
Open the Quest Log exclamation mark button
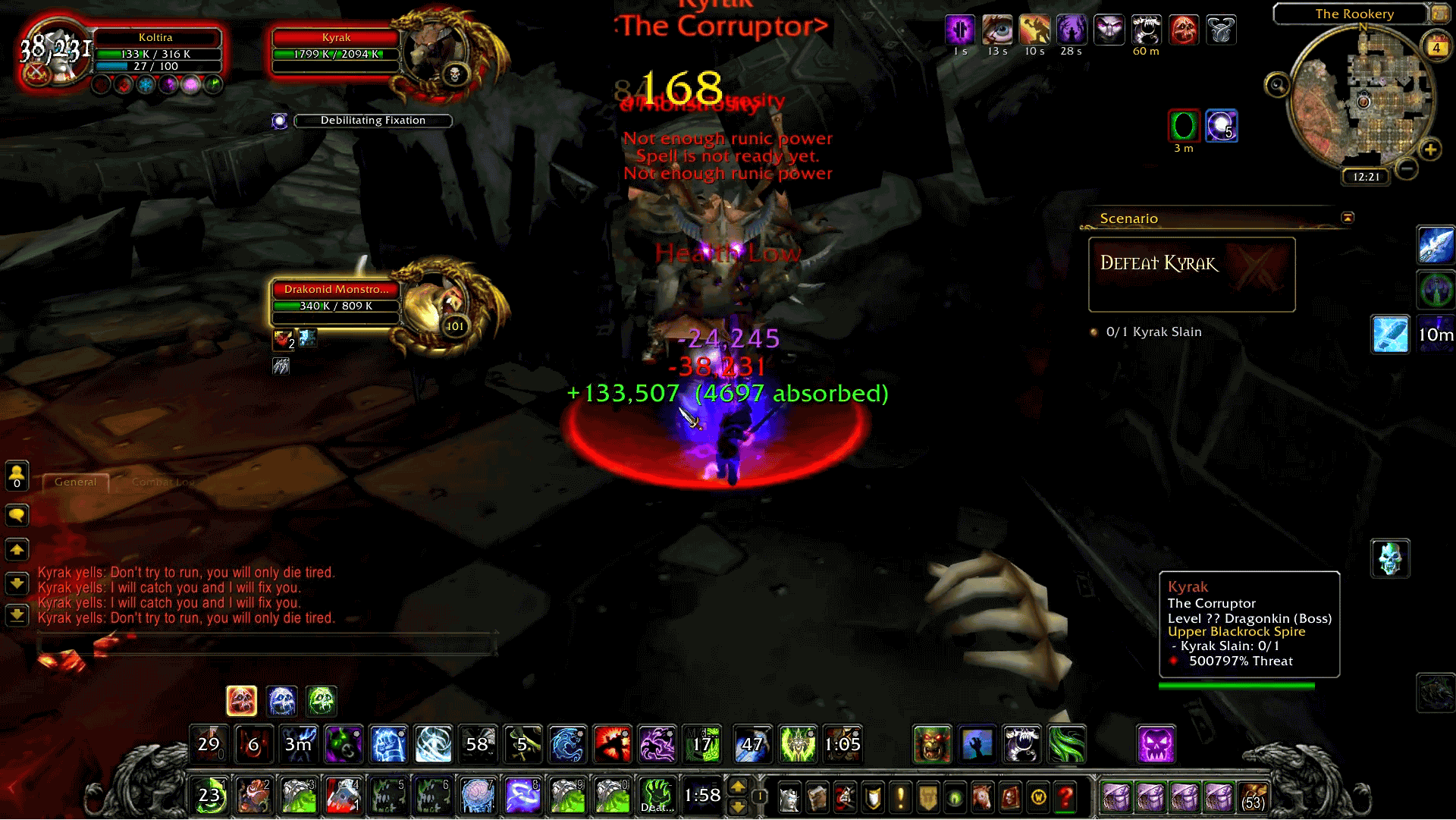point(900,797)
